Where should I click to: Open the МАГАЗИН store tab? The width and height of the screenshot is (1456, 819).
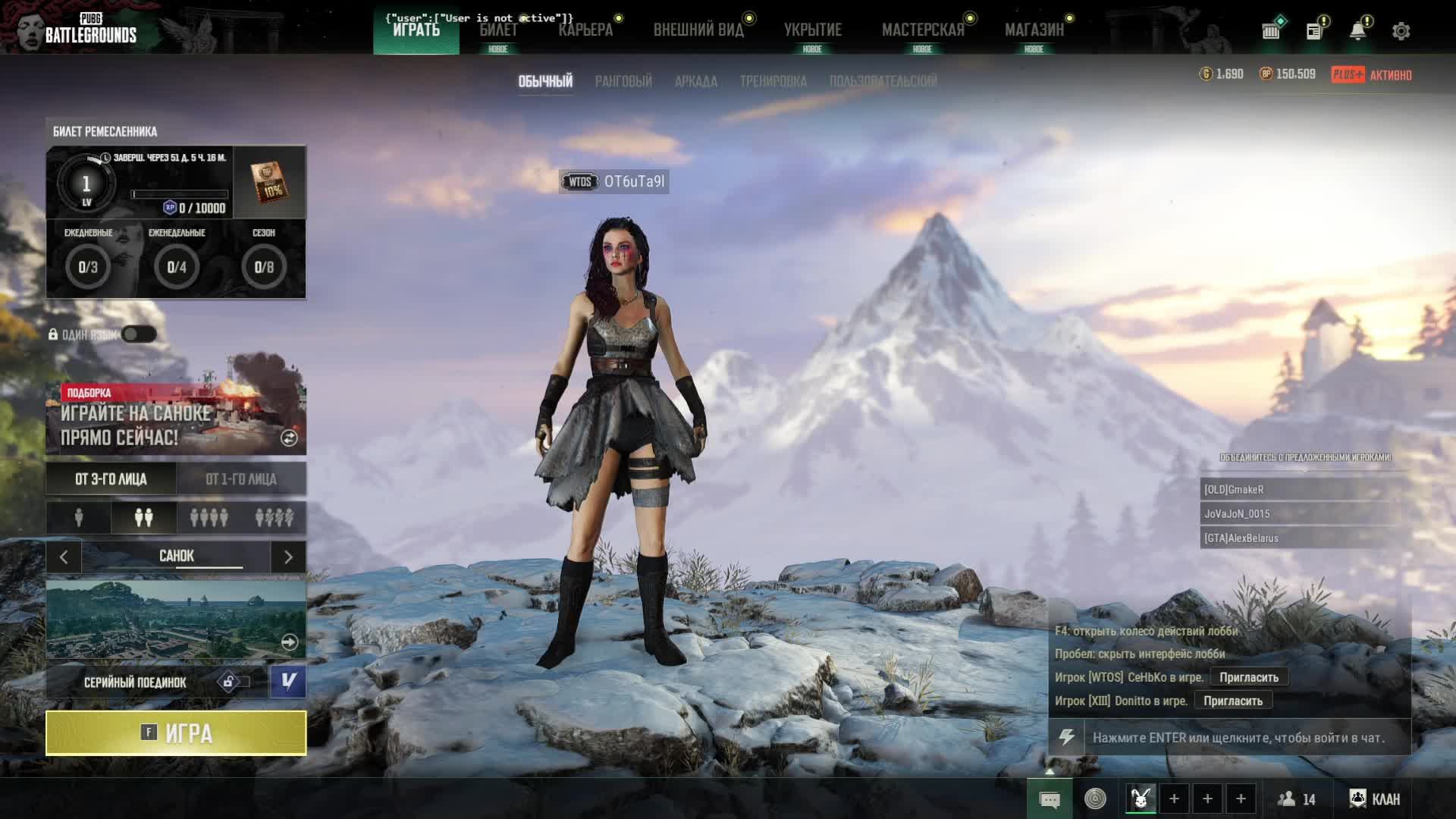coord(1034,30)
